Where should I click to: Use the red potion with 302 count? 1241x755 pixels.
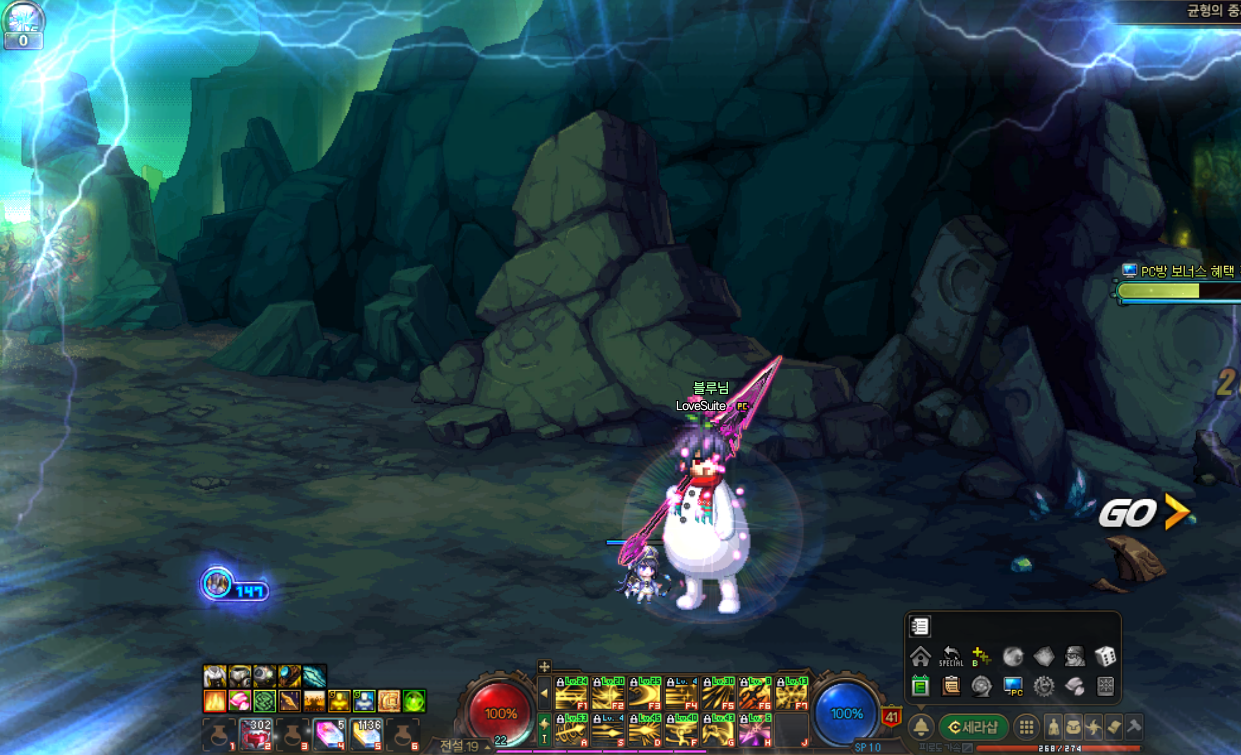click(256, 735)
